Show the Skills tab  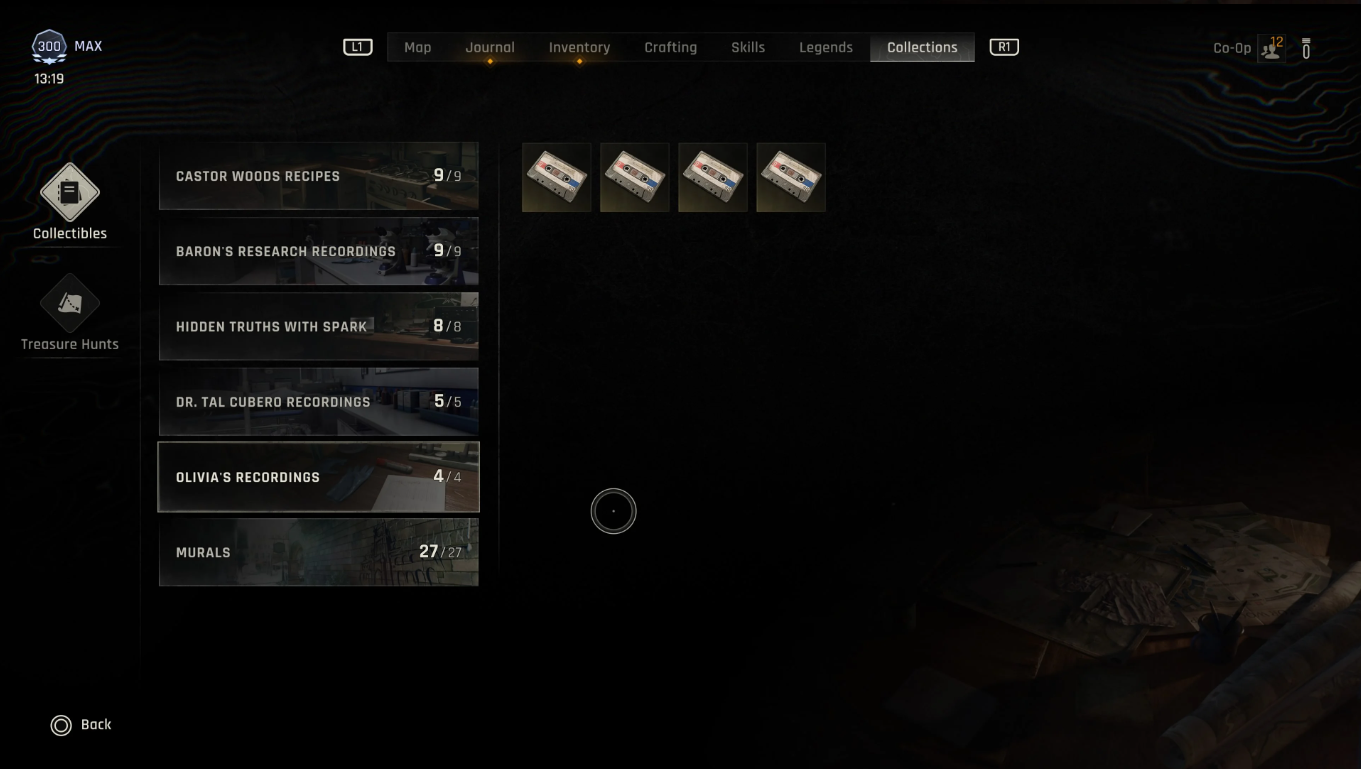[748, 47]
